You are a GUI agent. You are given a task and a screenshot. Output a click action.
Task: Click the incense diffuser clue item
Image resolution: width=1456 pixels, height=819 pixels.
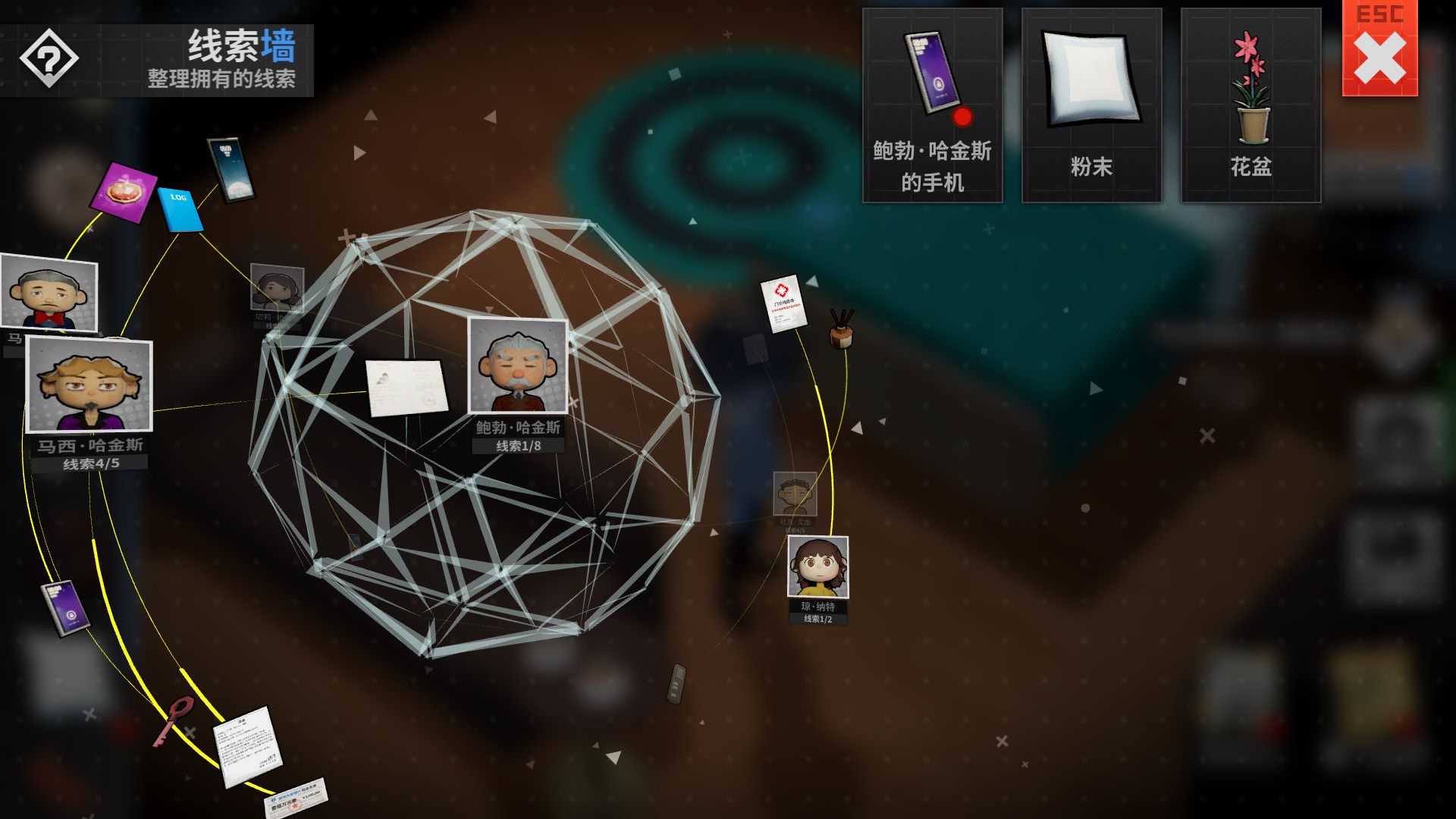[x=840, y=337]
